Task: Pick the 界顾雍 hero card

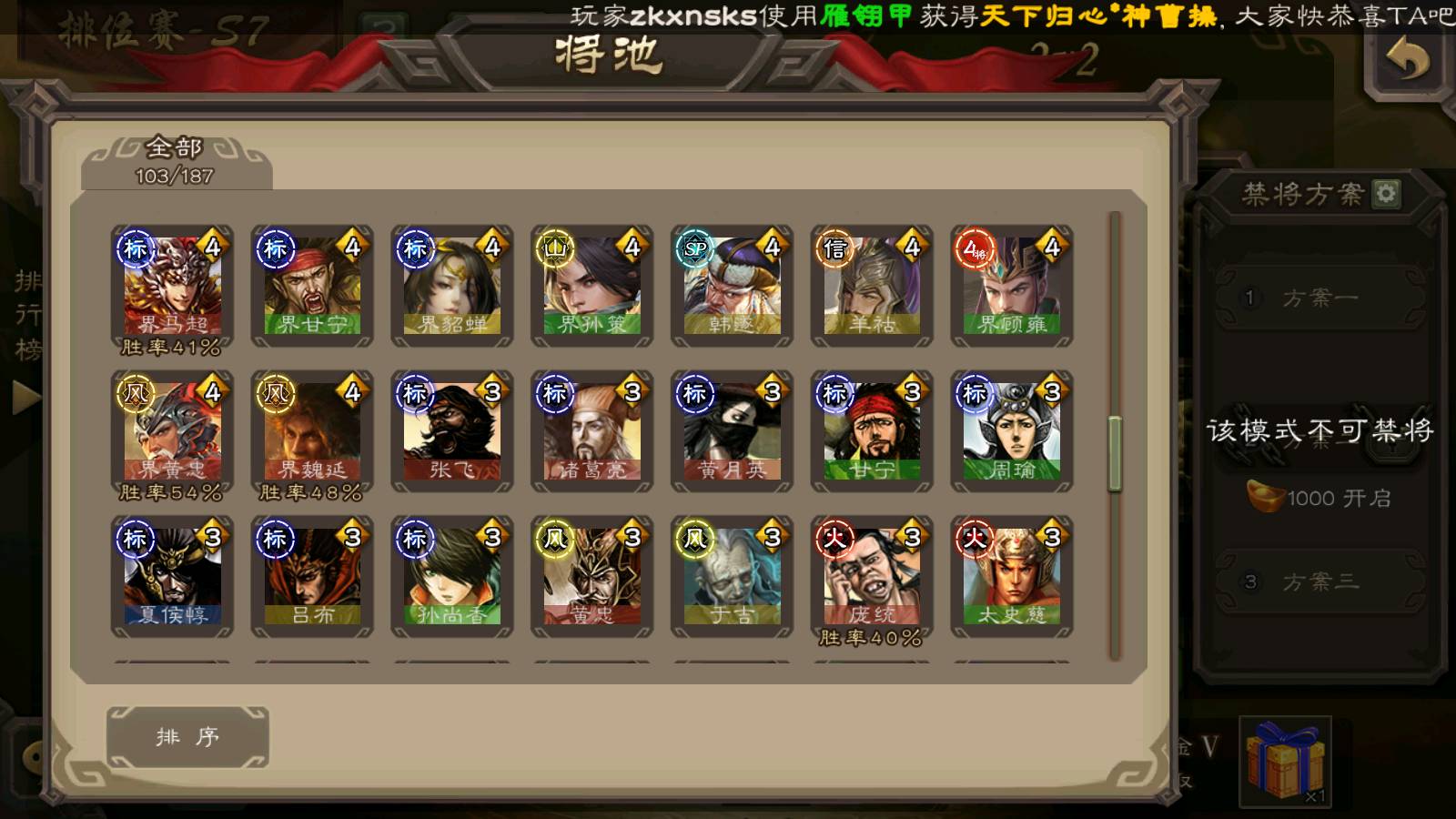Action: 1012,287
